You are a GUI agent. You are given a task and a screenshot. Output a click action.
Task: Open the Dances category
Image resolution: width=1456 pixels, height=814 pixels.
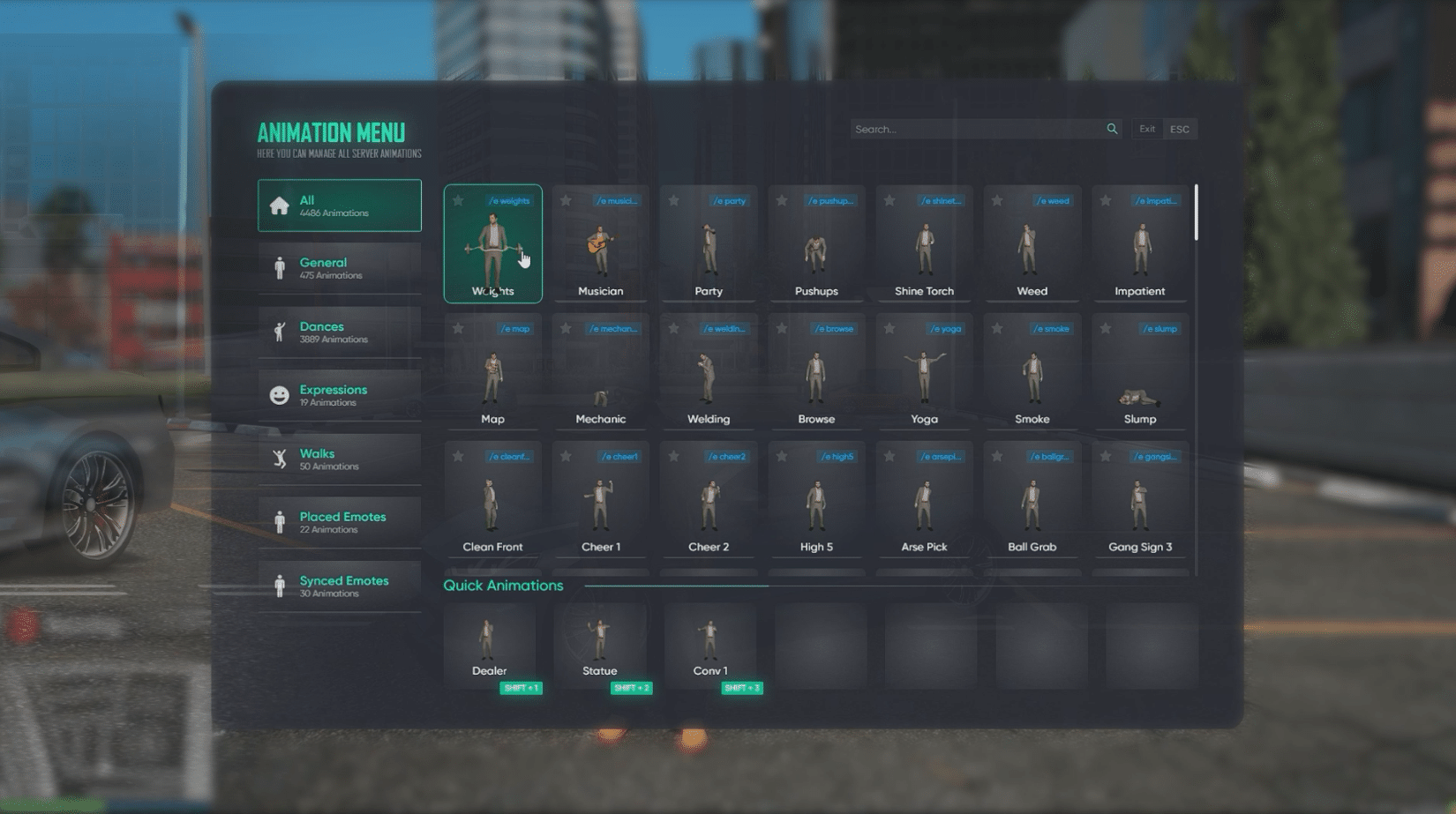click(339, 332)
